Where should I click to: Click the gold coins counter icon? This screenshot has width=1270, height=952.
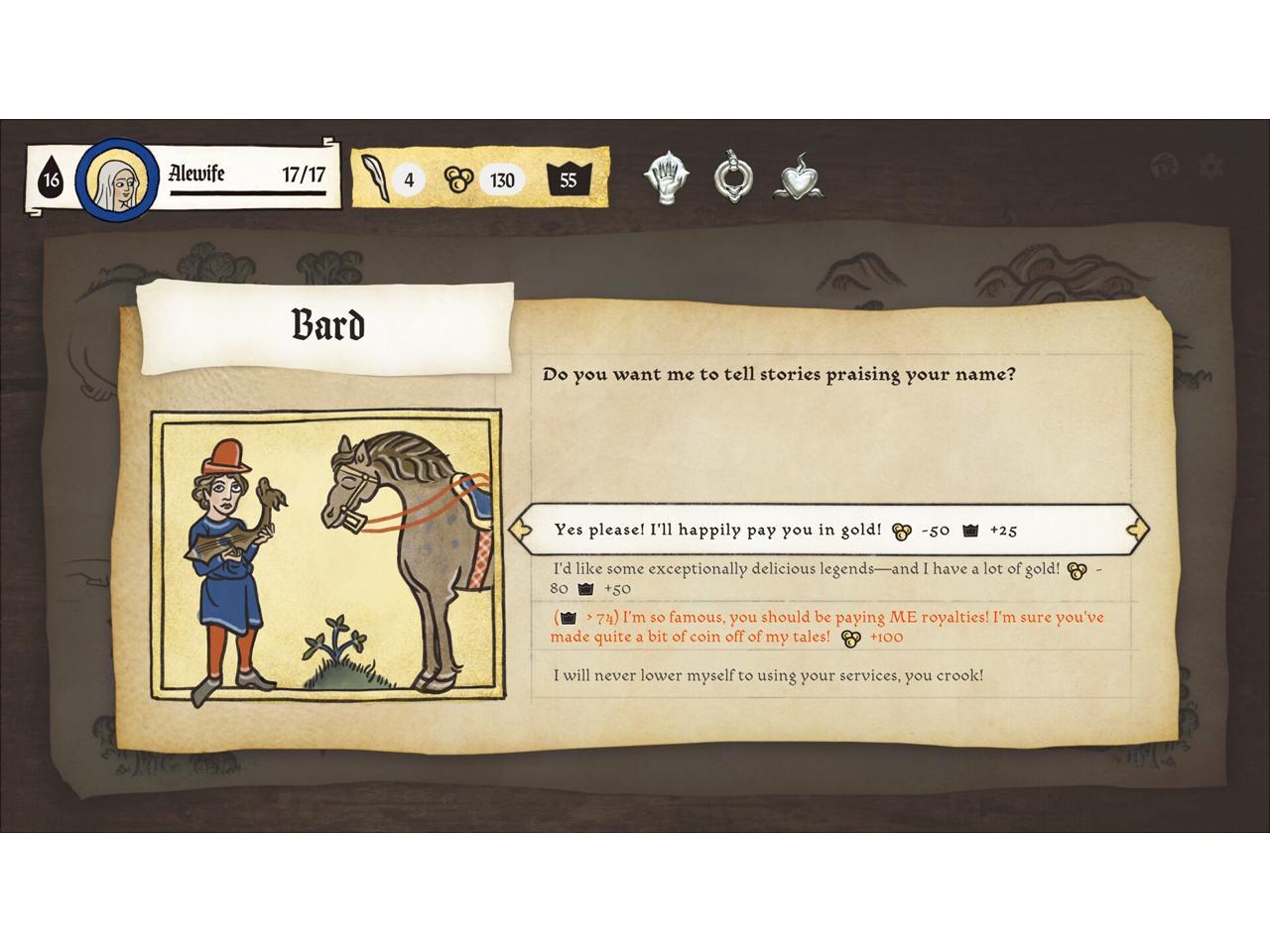point(457,179)
